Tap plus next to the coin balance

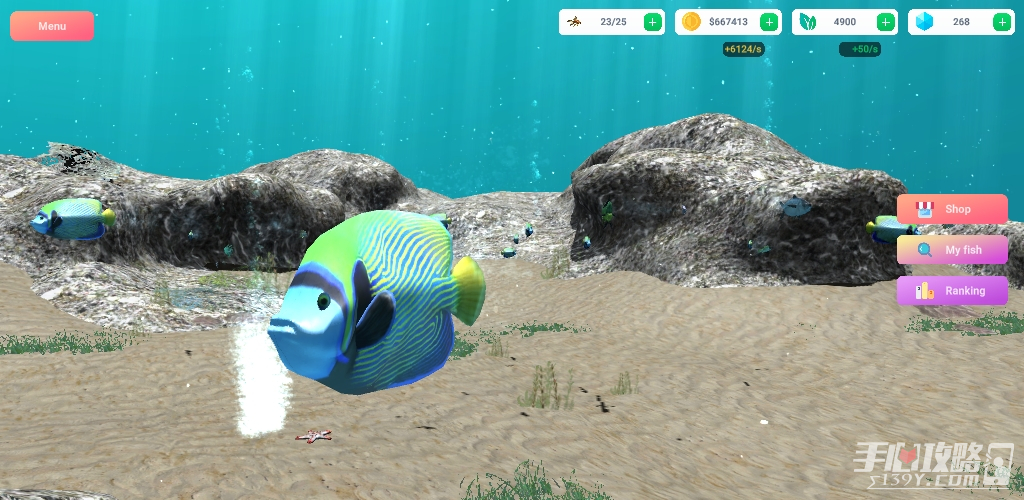[x=769, y=22]
